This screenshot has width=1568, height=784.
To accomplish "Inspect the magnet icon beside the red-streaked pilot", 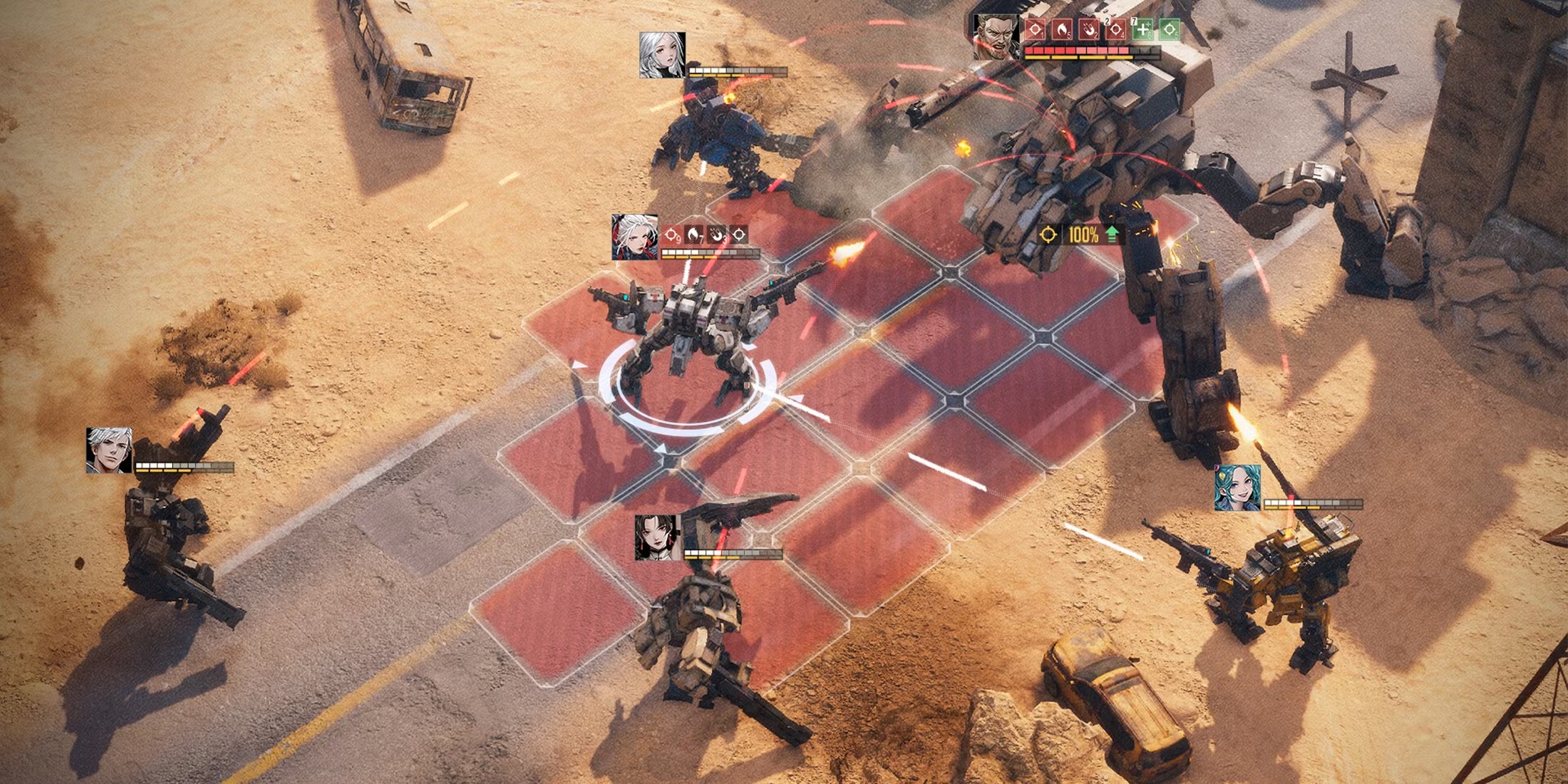I will [x=716, y=234].
